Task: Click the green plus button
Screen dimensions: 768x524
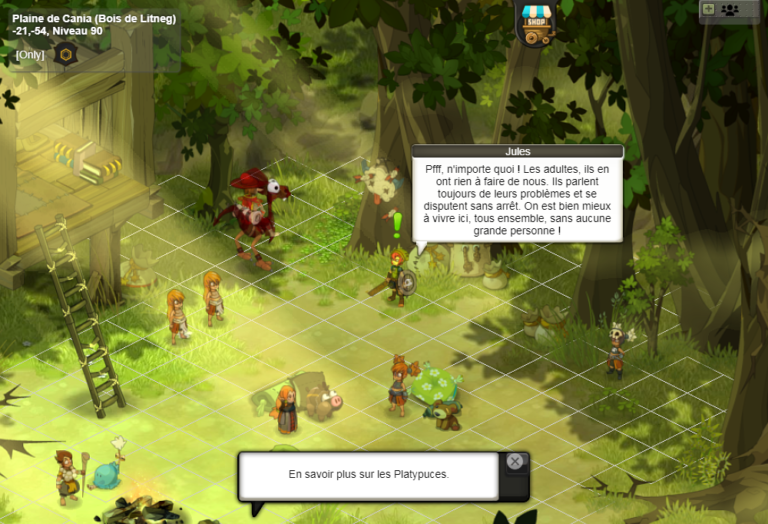Action: pos(709,9)
